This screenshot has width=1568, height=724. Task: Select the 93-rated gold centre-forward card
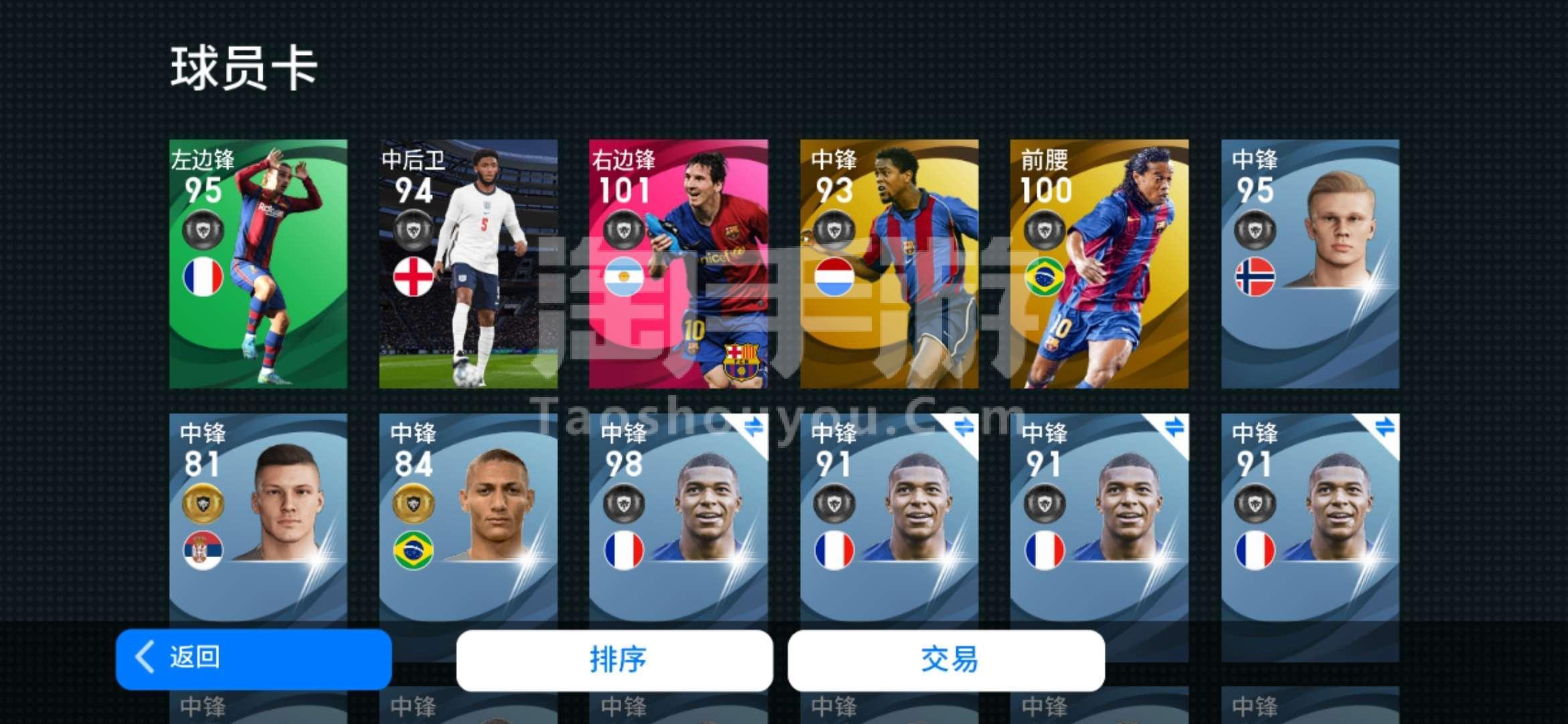coord(889,263)
